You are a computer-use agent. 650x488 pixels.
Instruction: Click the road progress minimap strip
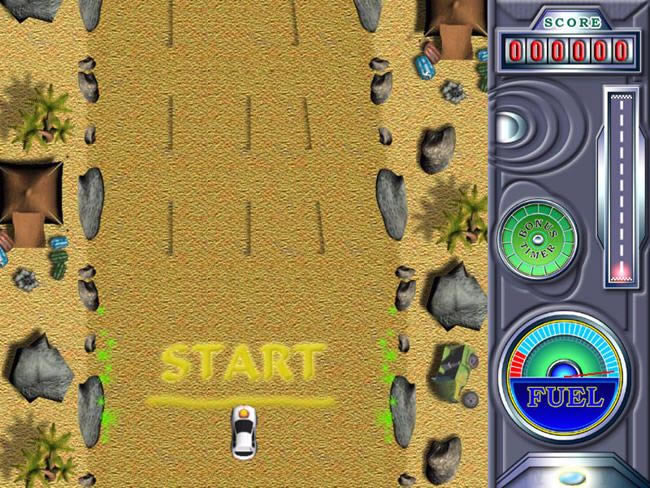(x=621, y=186)
